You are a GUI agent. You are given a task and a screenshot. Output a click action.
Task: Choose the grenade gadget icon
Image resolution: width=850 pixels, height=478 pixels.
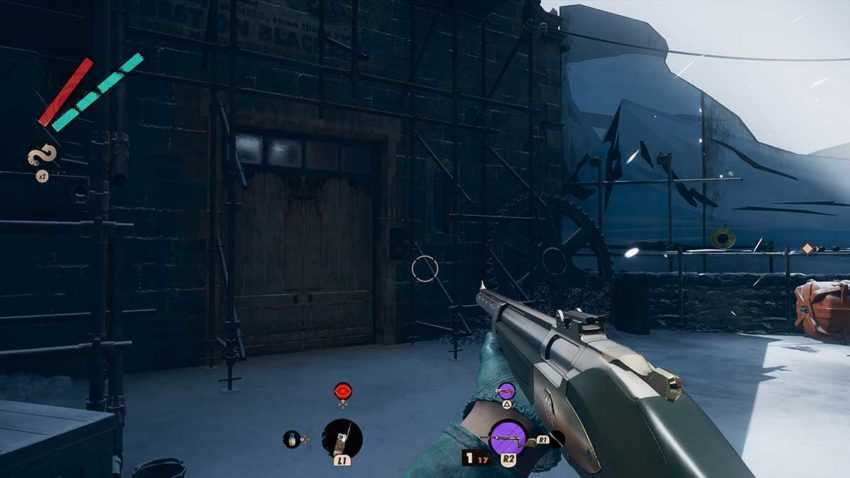[293, 438]
